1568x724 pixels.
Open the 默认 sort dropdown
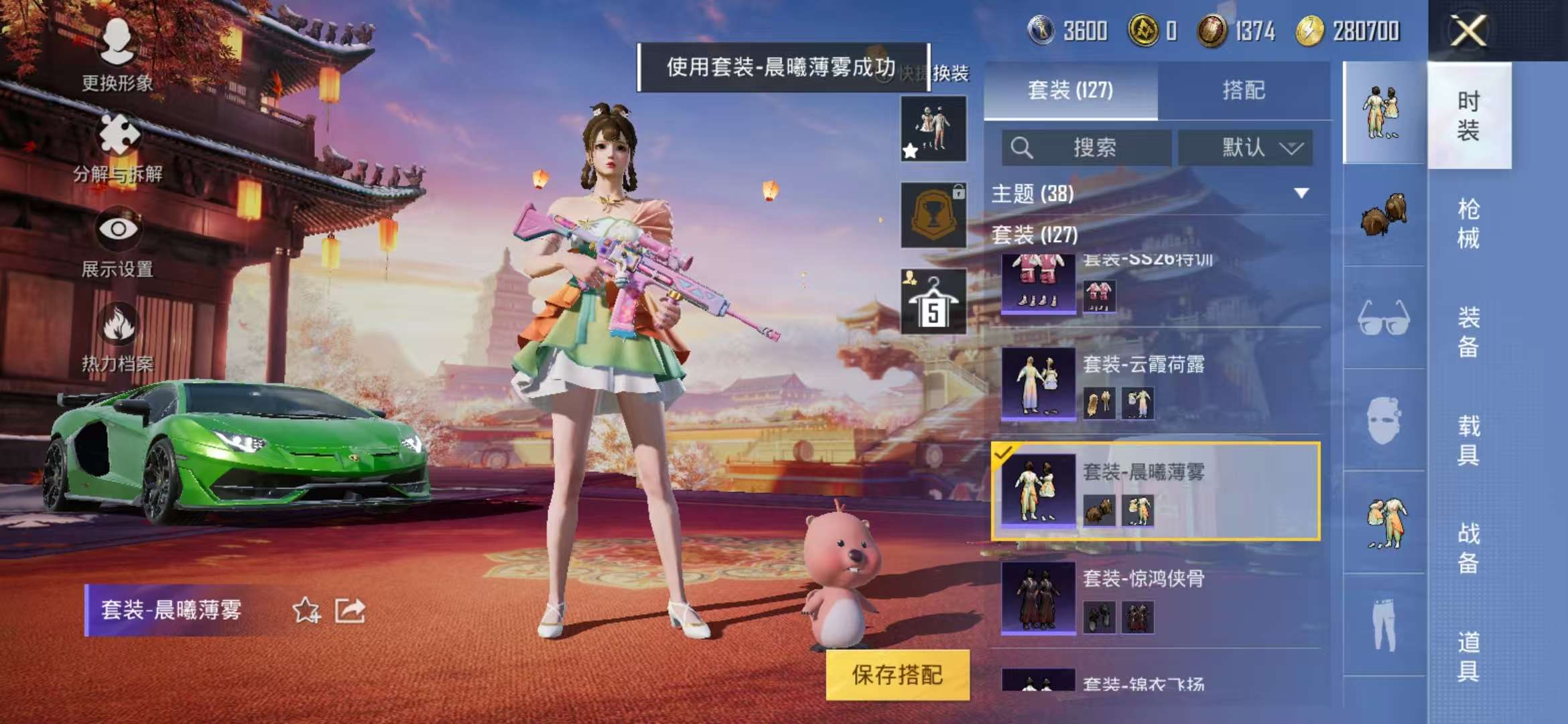[1246, 147]
